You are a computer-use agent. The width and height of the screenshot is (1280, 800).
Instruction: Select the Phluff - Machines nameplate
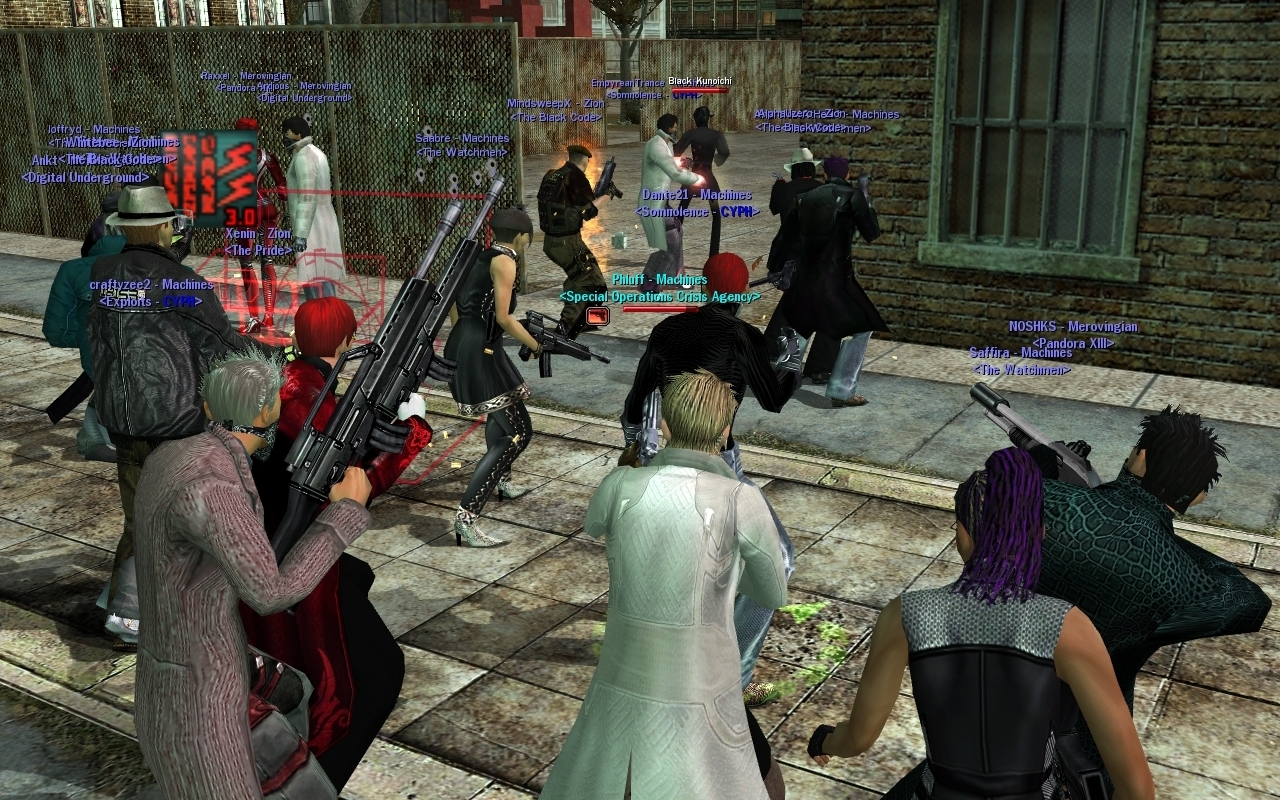click(659, 280)
